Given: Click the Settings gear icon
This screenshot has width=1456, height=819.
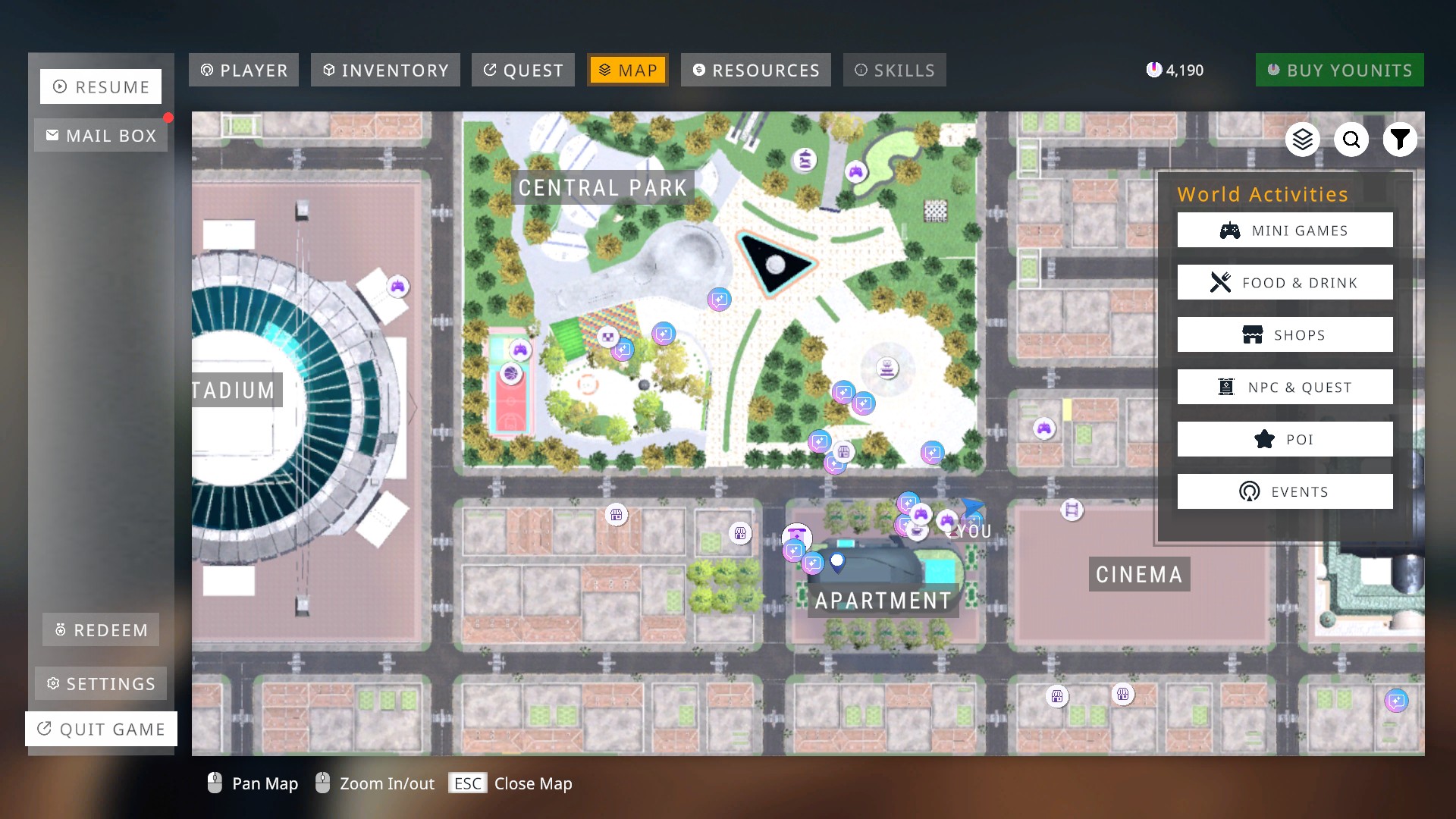Looking at the screenshot, I should [x=53, y=683].
